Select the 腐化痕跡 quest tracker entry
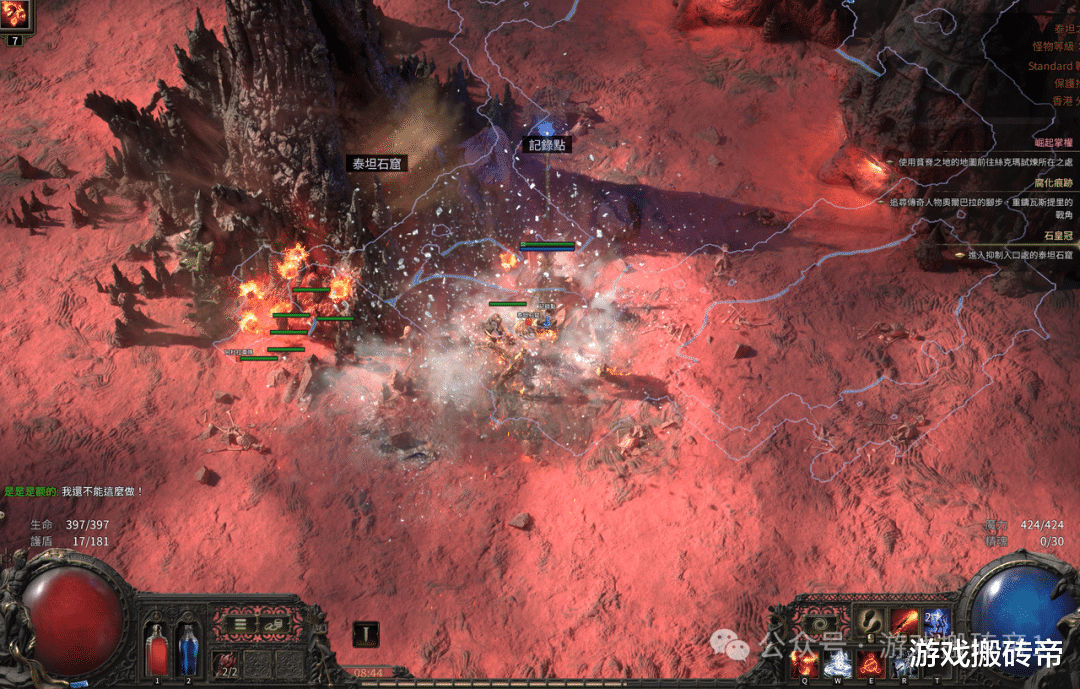The image size is (1080, 689). (x=1050, y=185)
